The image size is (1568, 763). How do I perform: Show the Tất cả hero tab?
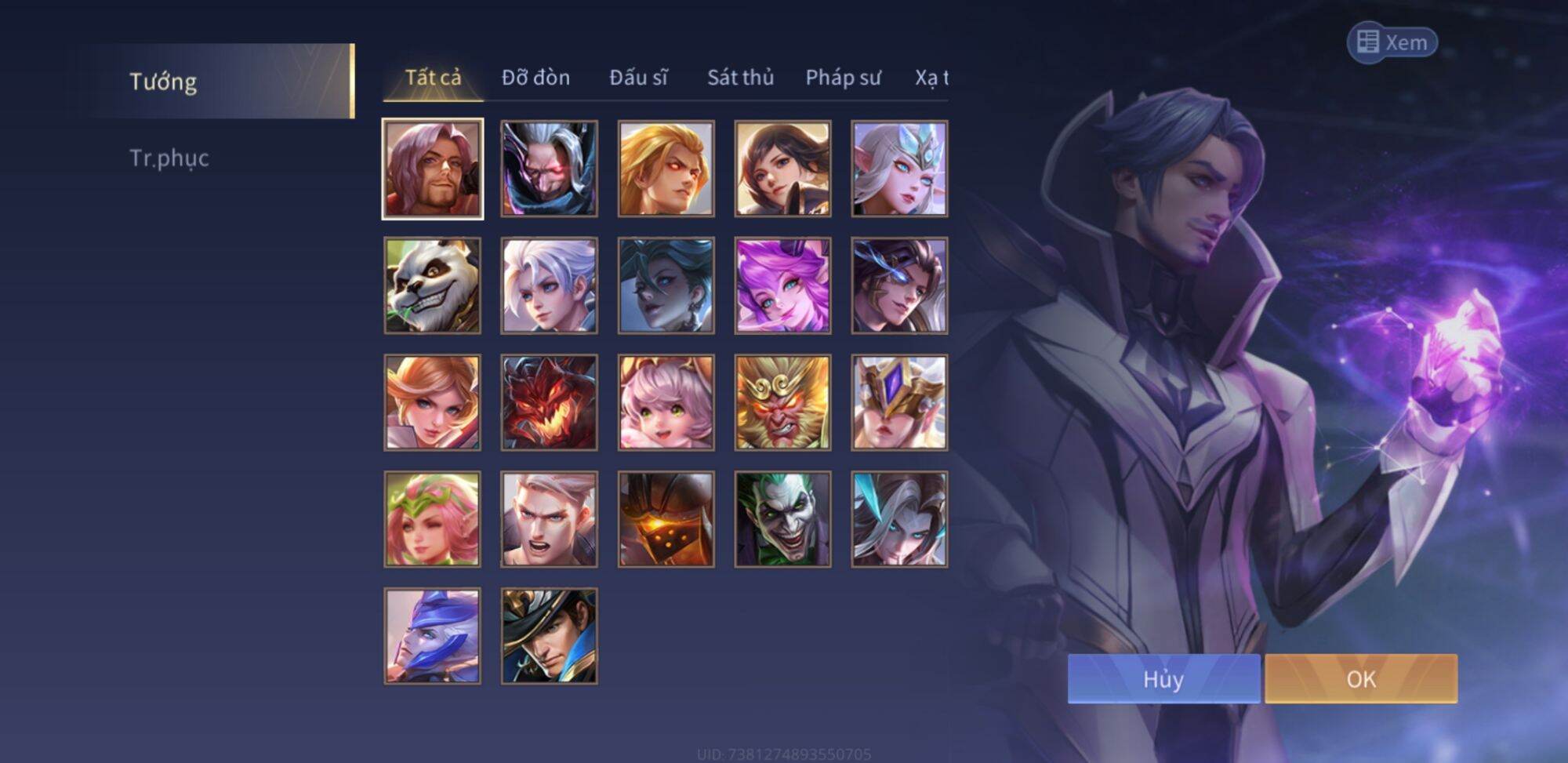(433, 78)
